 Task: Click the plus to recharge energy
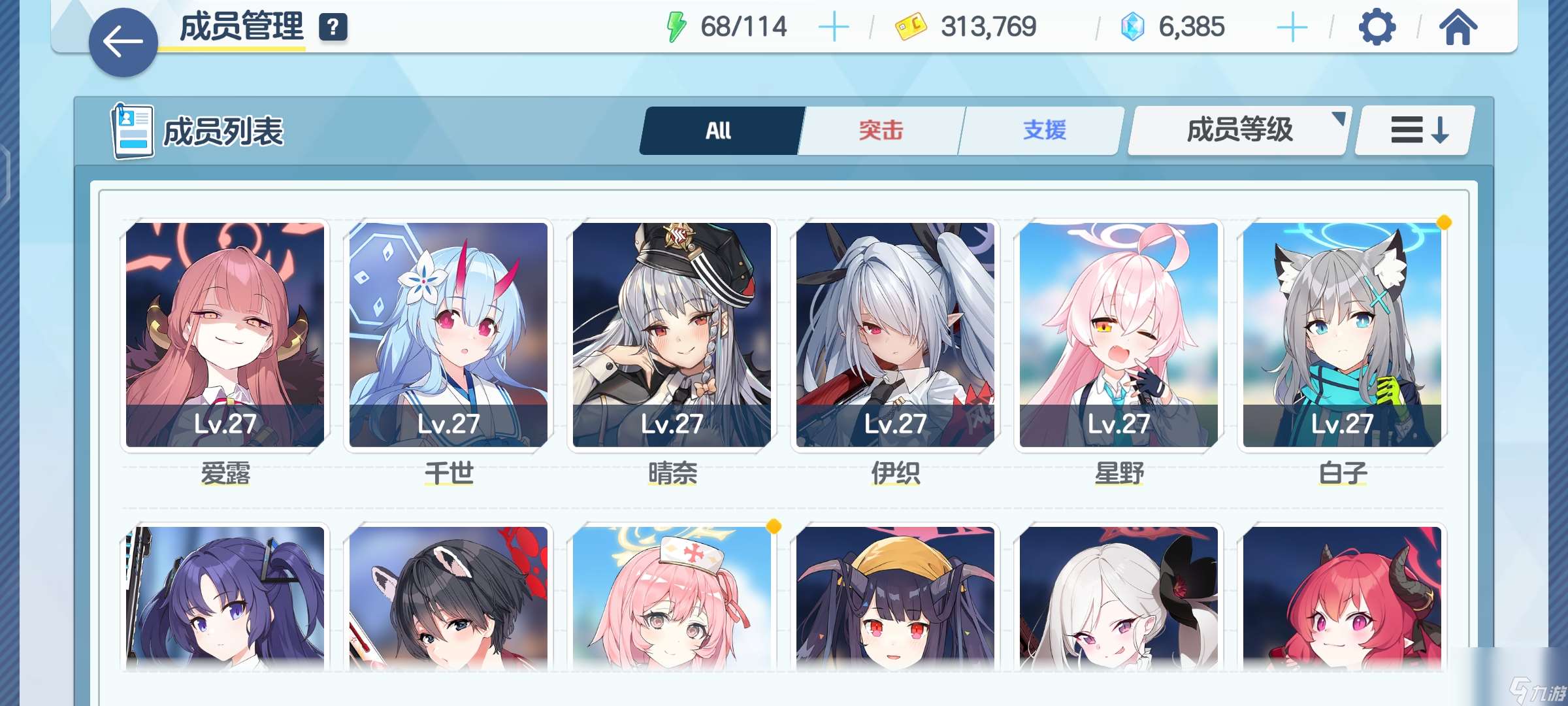(834, 26)
